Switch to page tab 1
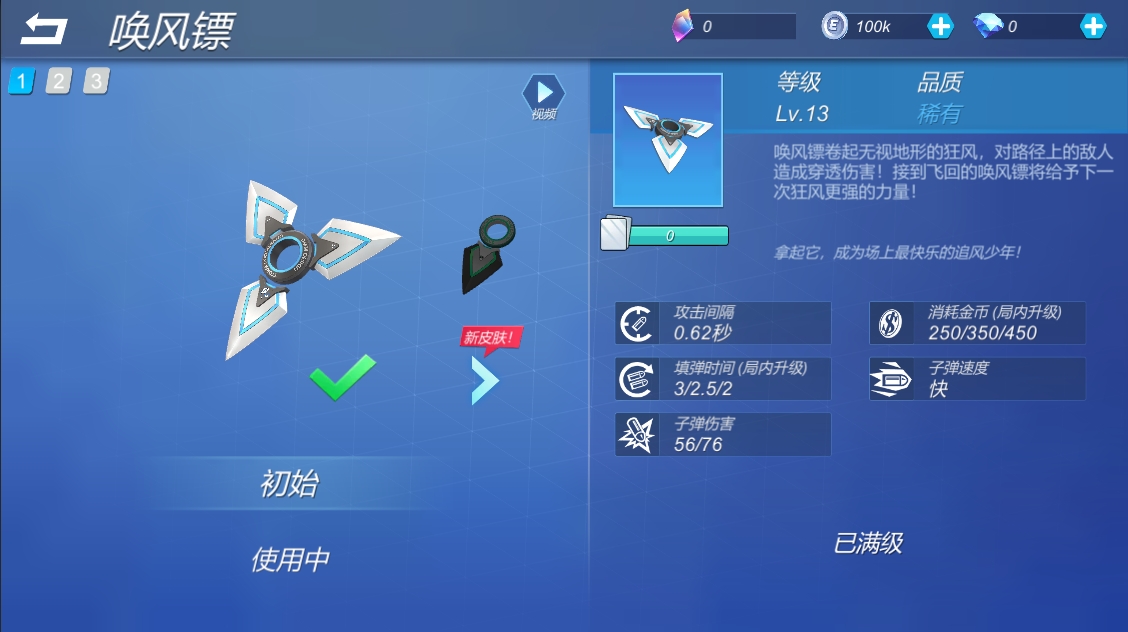Screen dimensions: 1128x632 [21, 81]
